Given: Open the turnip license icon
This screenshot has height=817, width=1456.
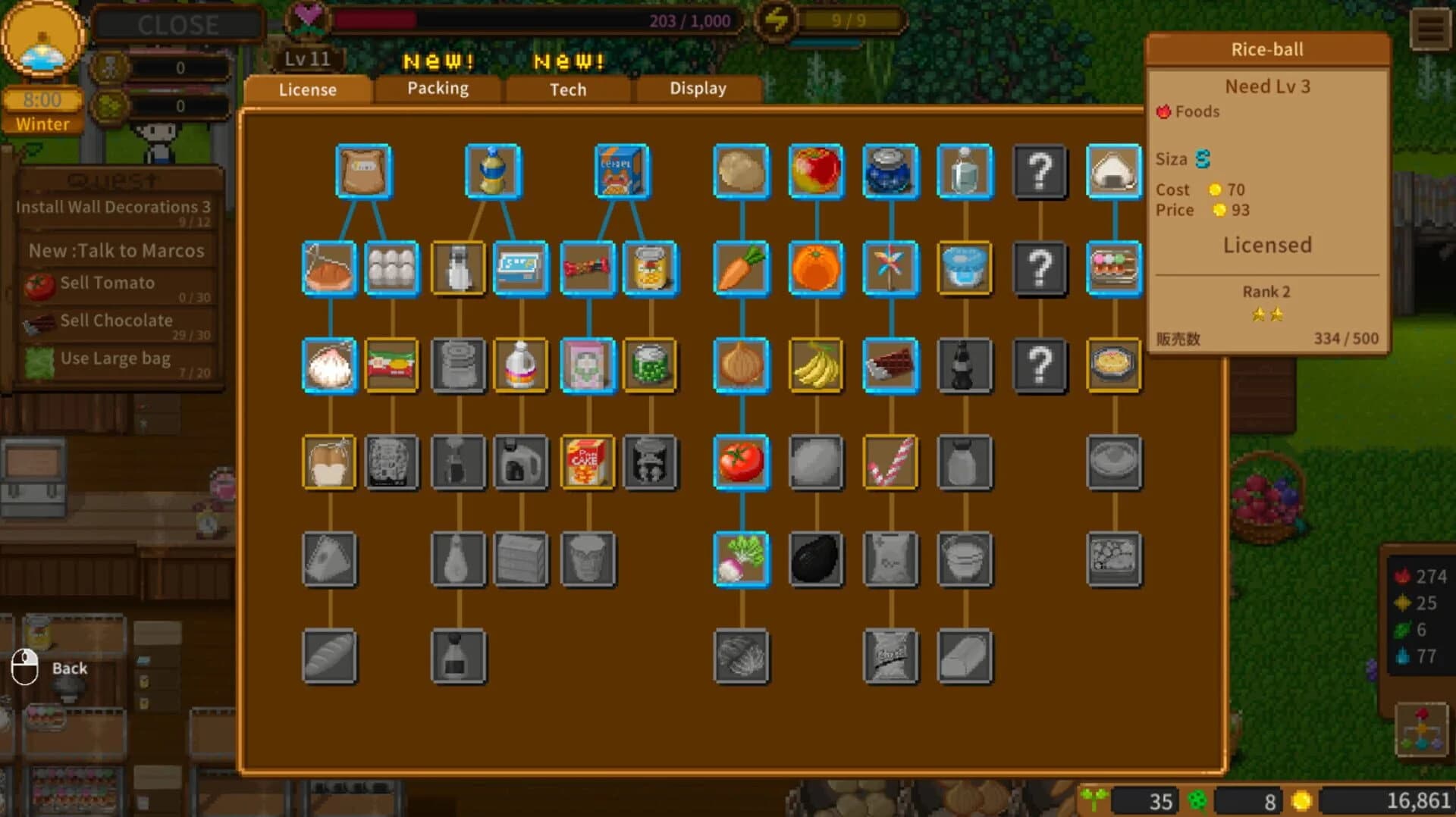Looking at the screenshot, I should tap(741, 560).
